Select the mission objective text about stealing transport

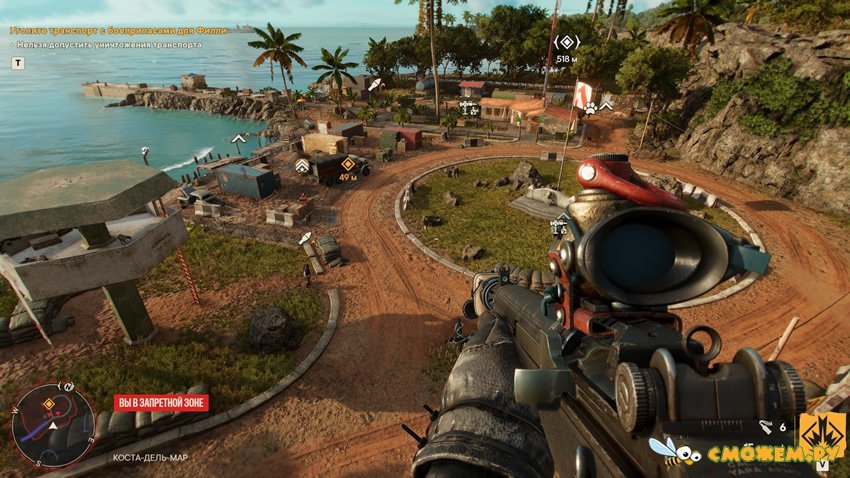tap(120, 31)
